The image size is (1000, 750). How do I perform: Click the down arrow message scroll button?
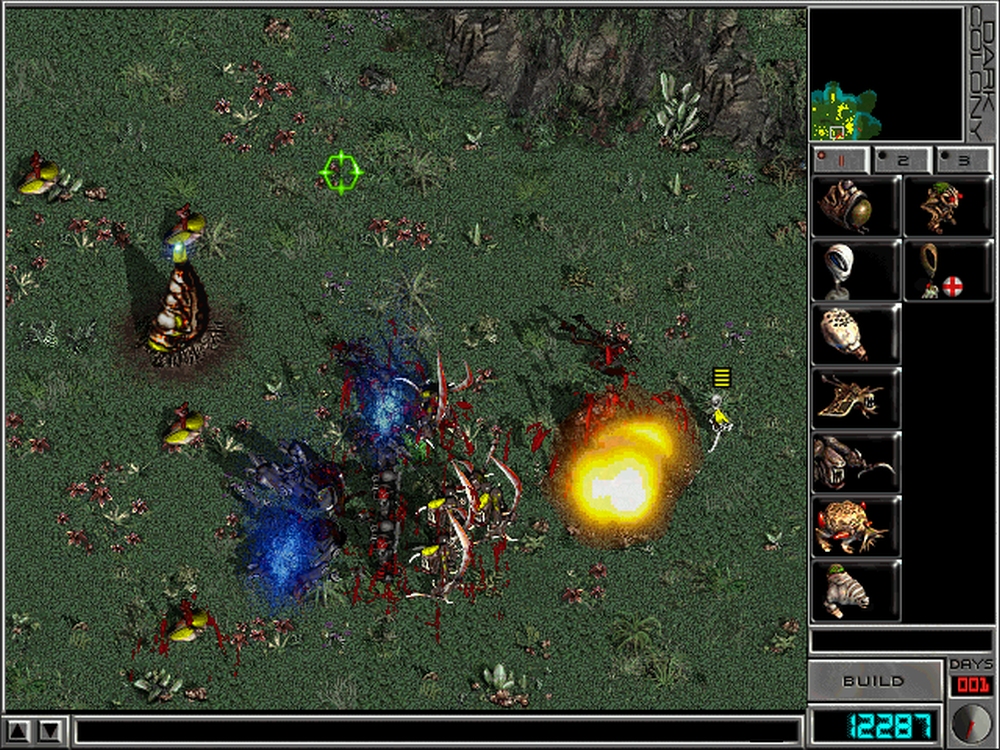tap(51, 729)
